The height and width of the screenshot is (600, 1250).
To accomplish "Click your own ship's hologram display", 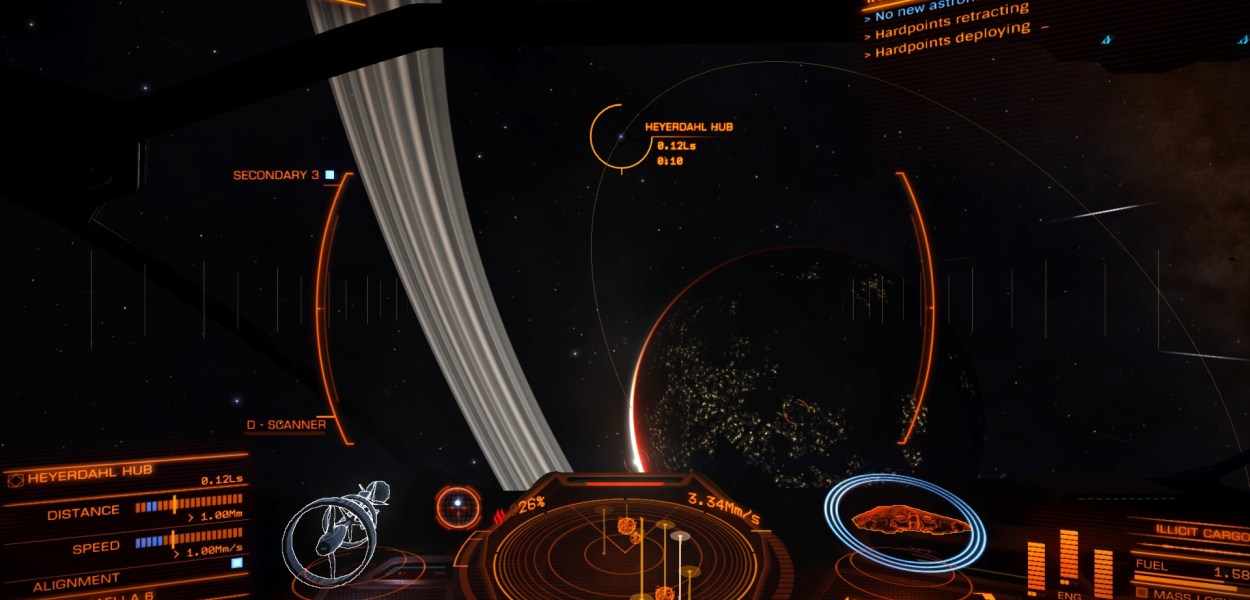I will [x=908, y=522].
